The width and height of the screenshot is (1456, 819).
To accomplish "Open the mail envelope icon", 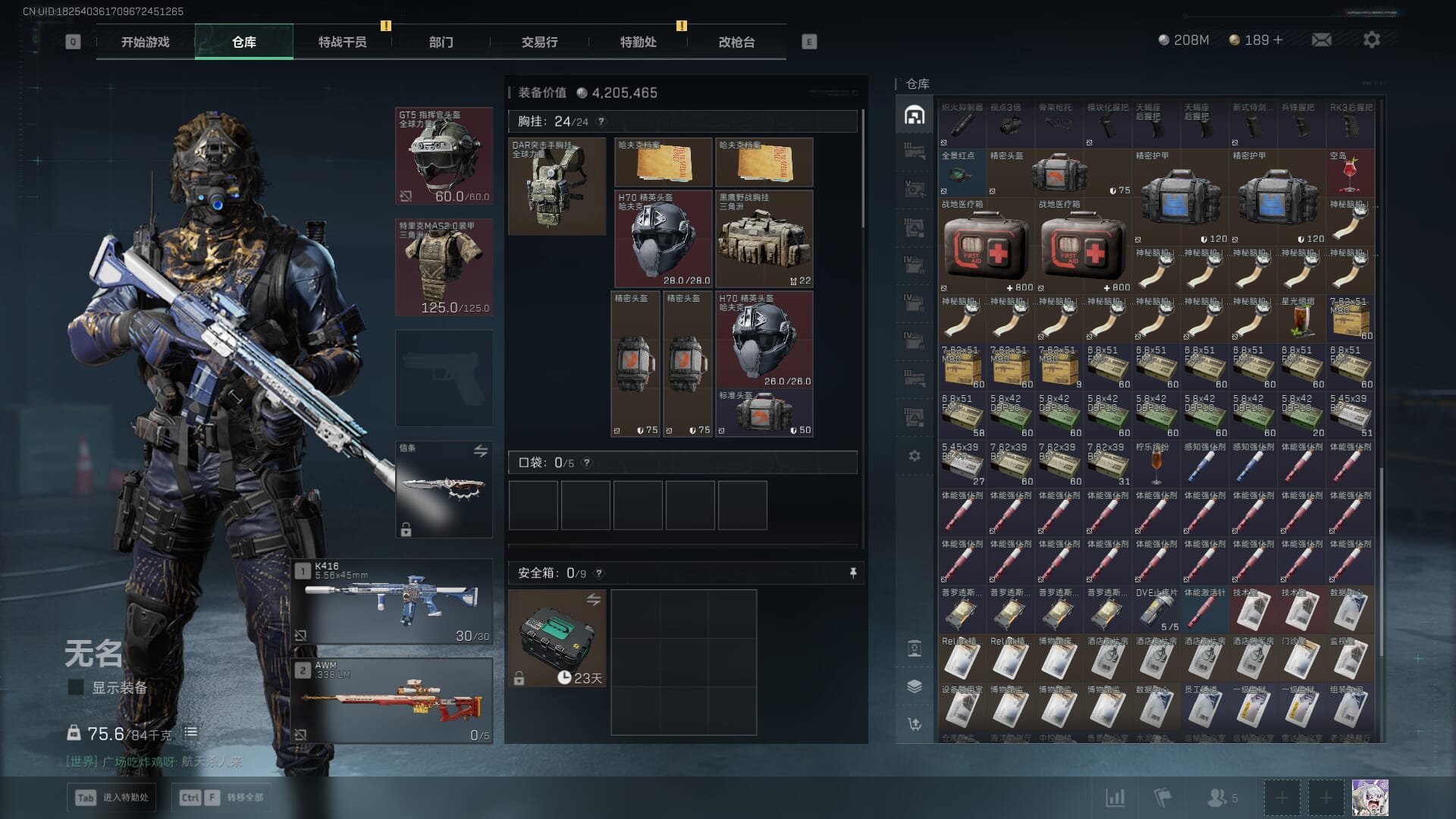I will click(x=1321, y=39).
